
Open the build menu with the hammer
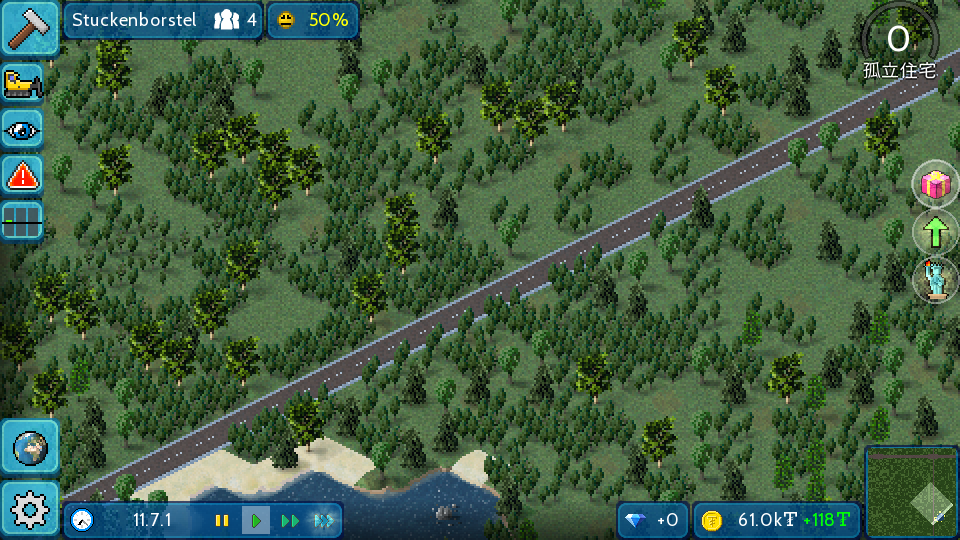(30, 27)
